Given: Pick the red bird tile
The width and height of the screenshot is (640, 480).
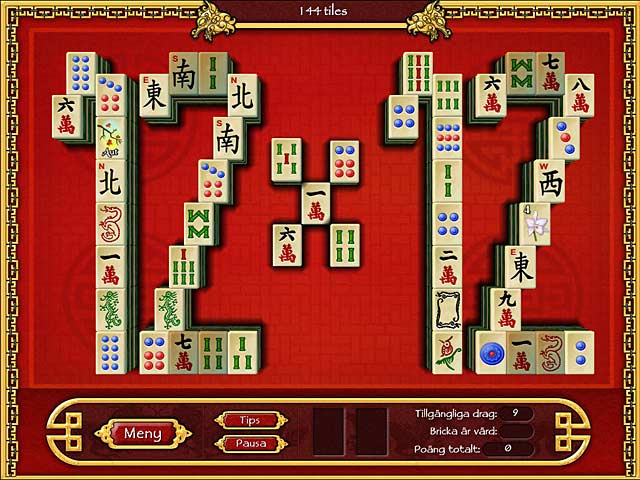Looking at the screenshot, I should (447, 352).
